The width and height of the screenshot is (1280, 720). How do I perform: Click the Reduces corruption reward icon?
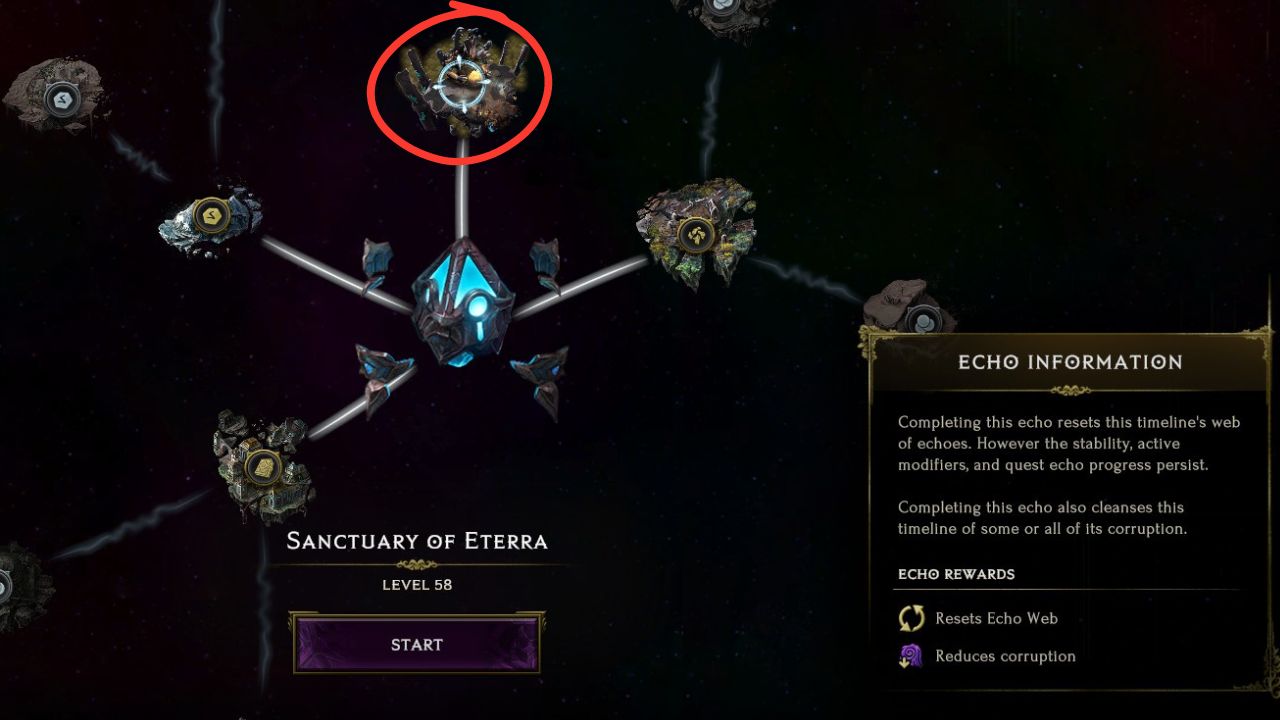pyautogui.click(x=910, y=655)
